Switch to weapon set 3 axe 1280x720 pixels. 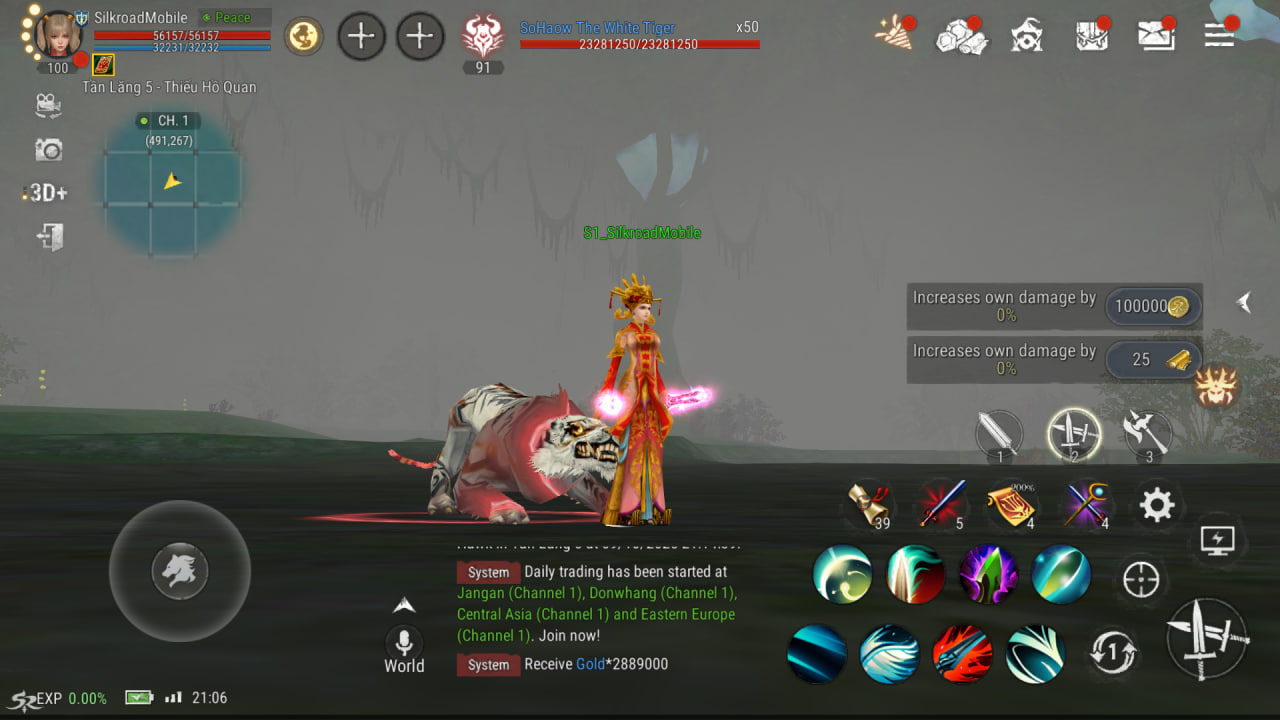(x=1146, y=433)
